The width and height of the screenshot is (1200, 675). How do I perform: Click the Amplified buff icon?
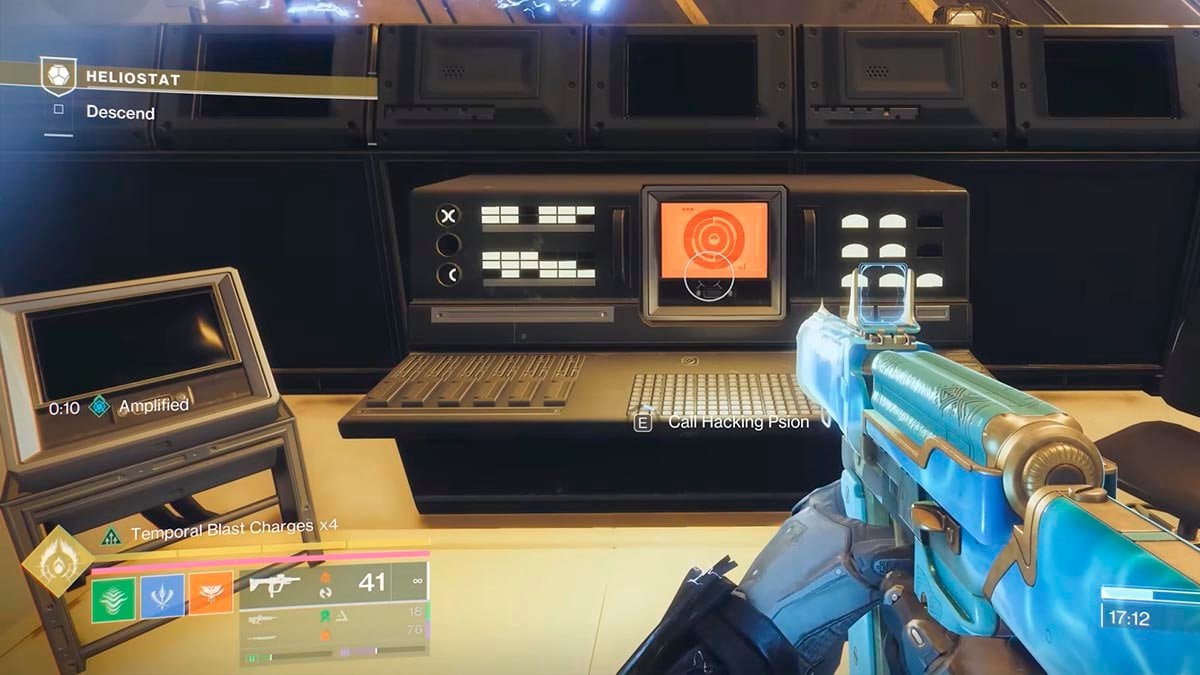click(x=99, y=406)
